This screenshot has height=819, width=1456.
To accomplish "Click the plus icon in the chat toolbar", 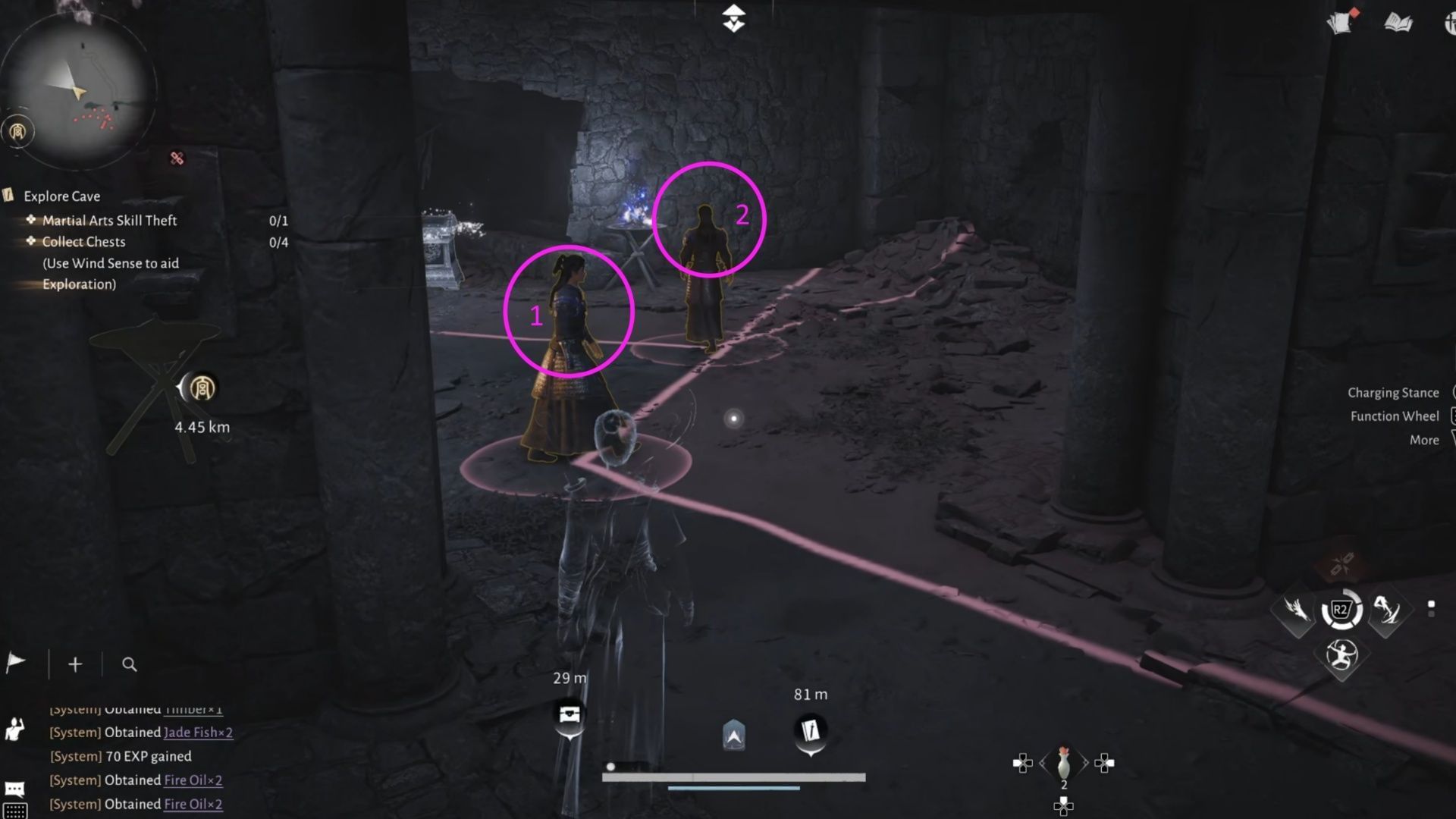I will (x=75, y=664).
